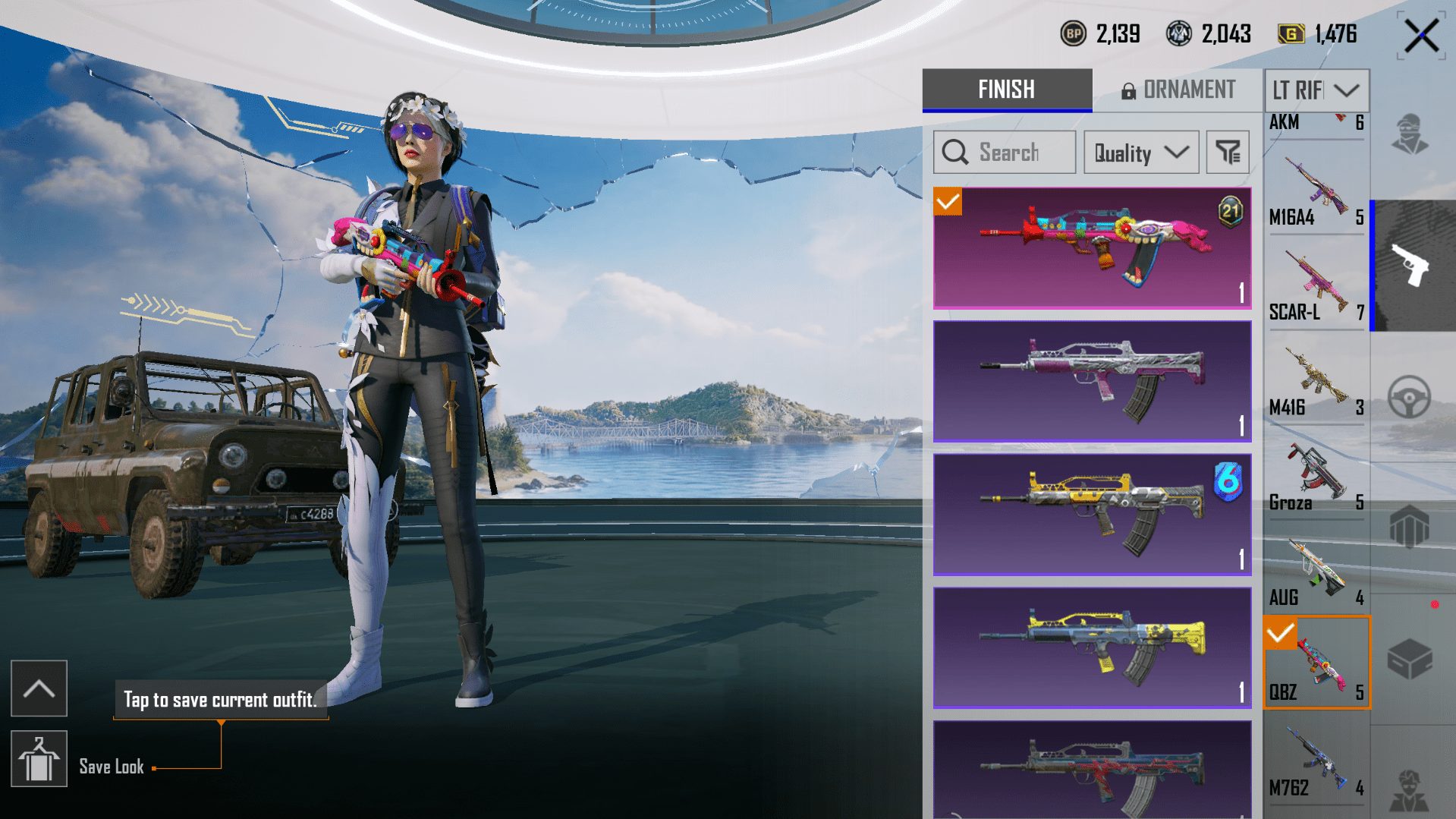Screen dimensions: 1456x819
Task: Choose the SCAR-L weapon entry
Action: (1316, 287)
